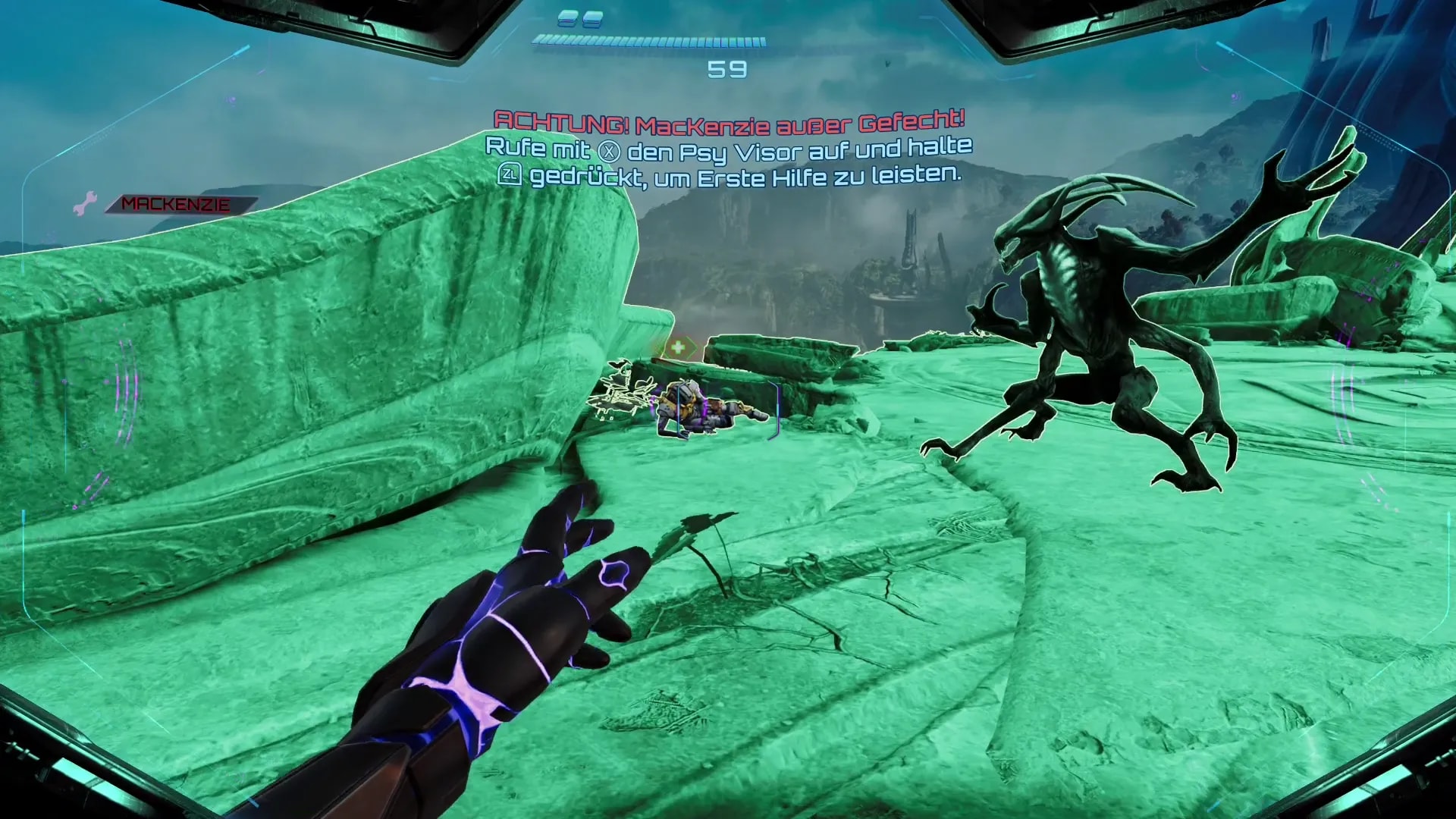The width and height of the screenshot is (1456, 819).
Task: Select the MACKENZIE ally status tag
Action: (177, 204)
